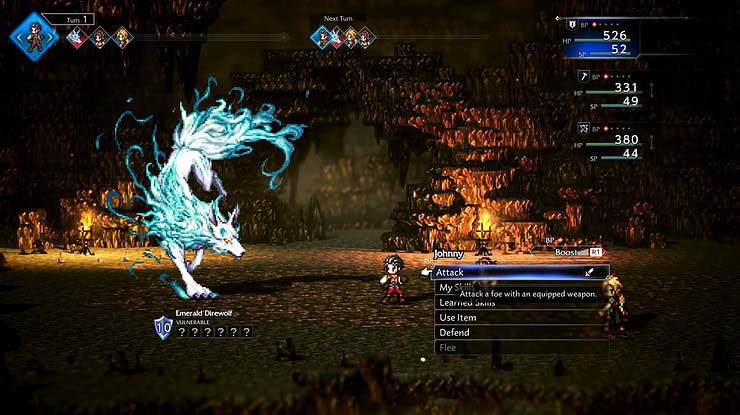This screenshot has width=740, height=415.
Task: Select the active character's large turn portrait
Action: [35, 37]
